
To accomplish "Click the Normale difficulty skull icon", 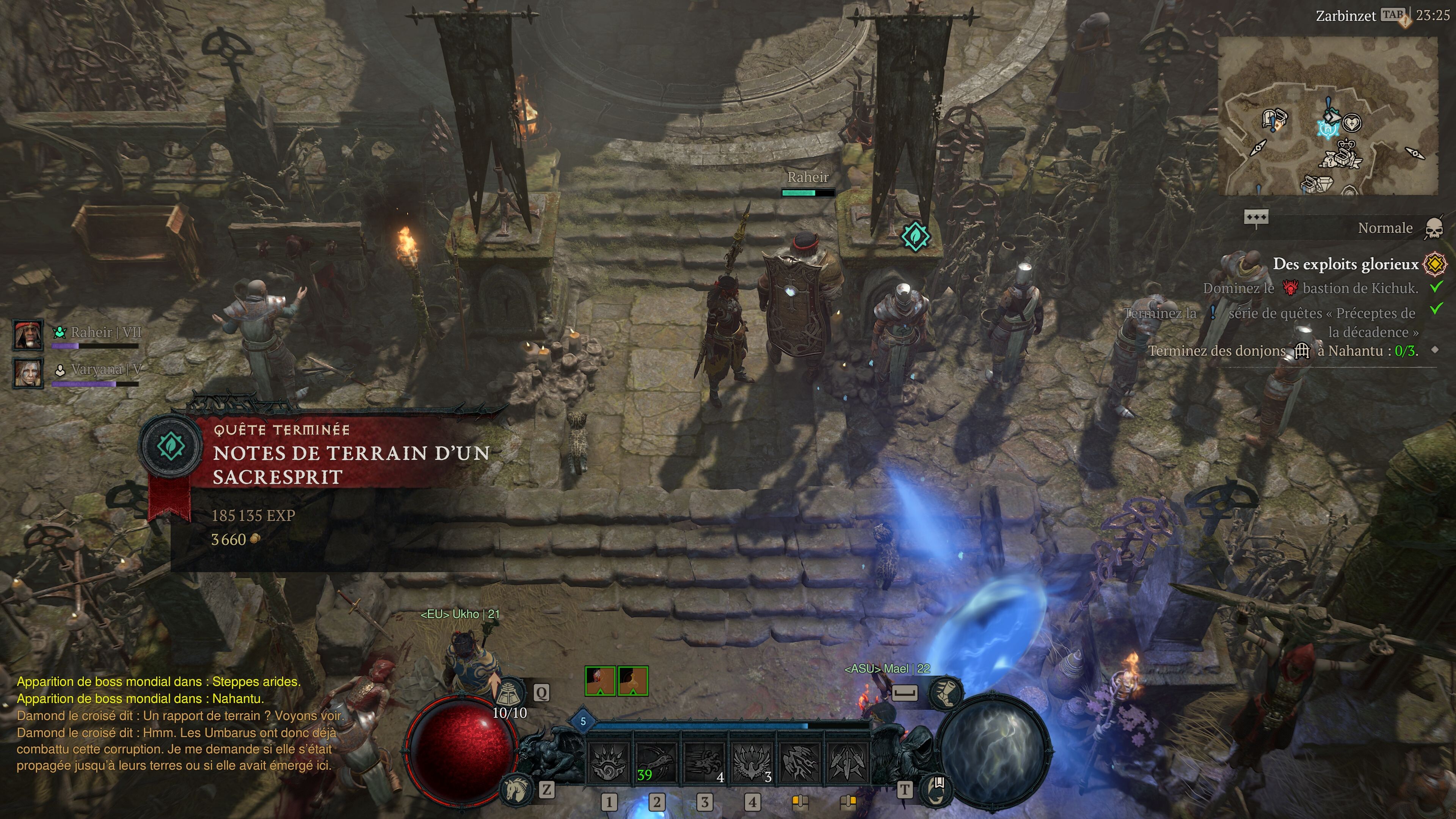I will pyautogui.click(x=1434, y=228).
